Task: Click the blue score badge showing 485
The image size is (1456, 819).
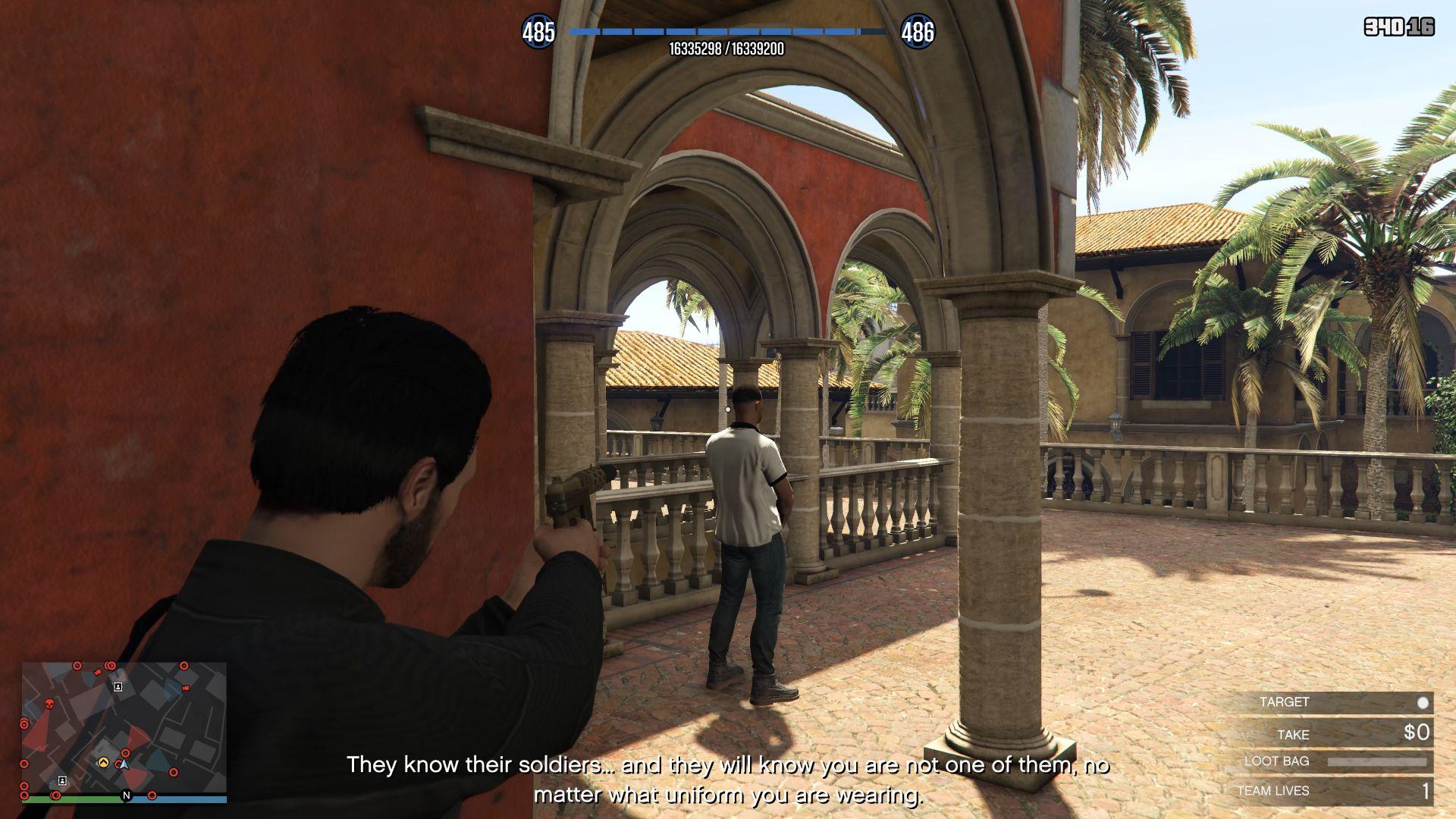Action: [x=539, y=33]
